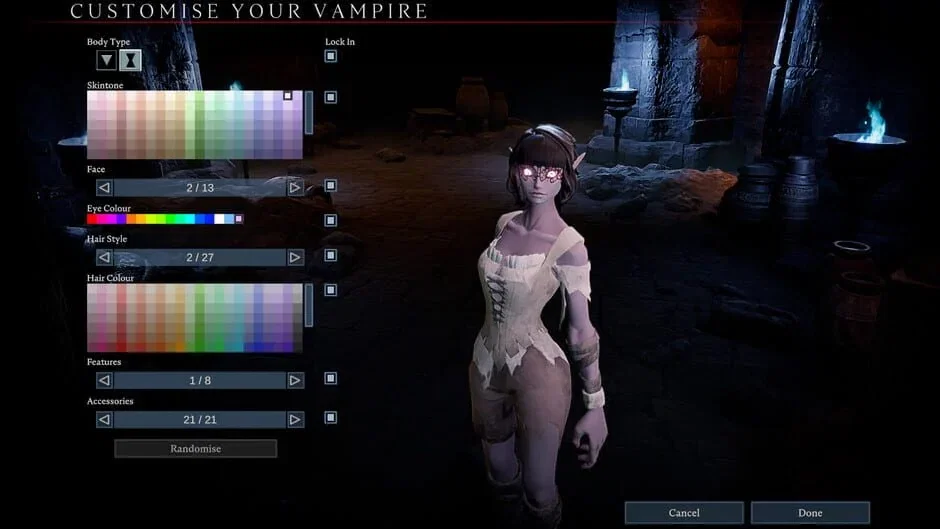This screenshot has height=529, width=940.
Task: Confirm character with Done
Action: [x=810, y=513]
